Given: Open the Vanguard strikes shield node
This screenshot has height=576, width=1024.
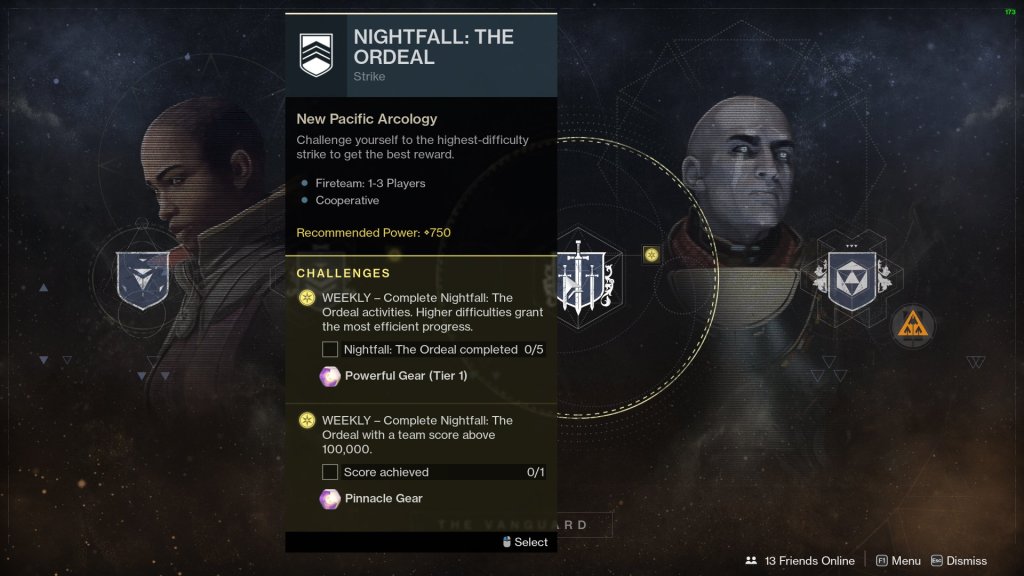Looking at the screenshot, I should (142, 278).
